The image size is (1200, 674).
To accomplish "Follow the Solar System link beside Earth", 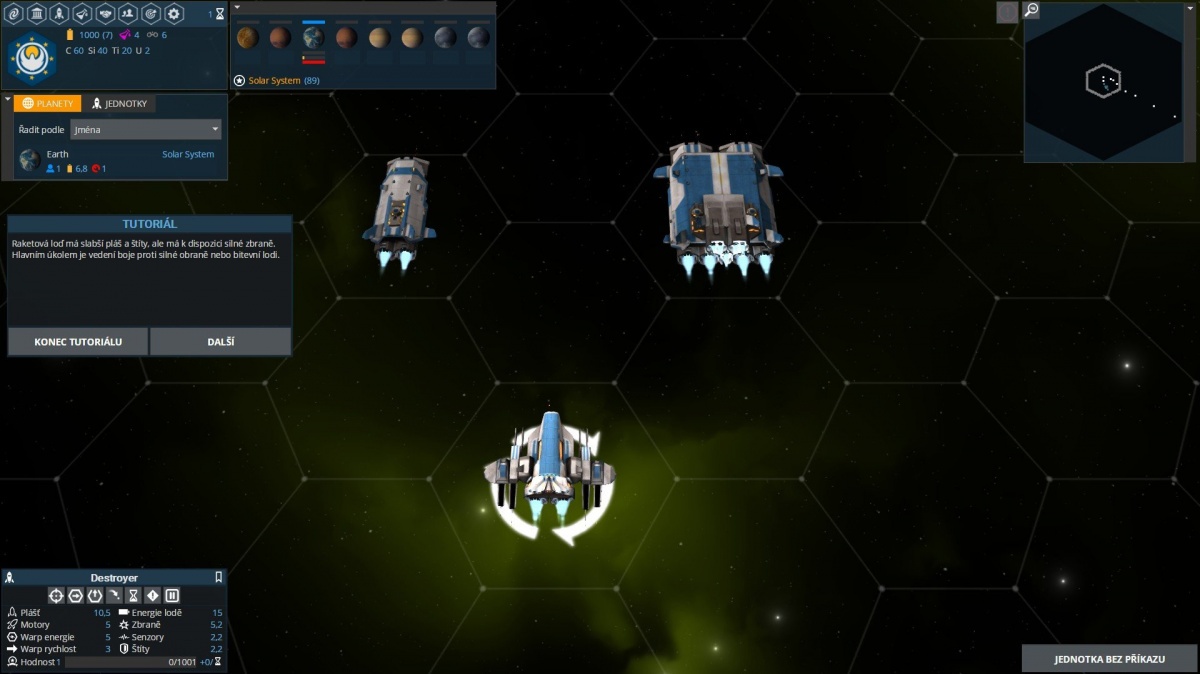I will 188,154.
